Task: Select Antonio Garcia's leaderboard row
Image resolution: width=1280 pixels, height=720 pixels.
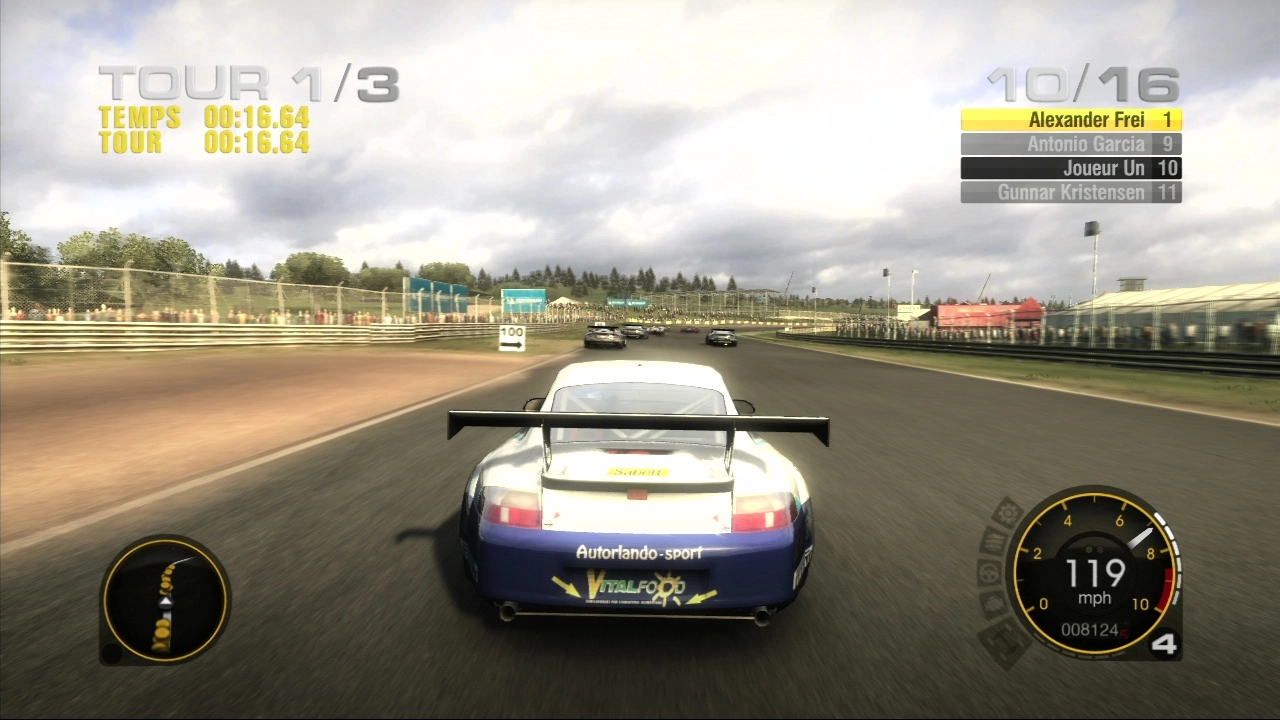Action: 1071,144
